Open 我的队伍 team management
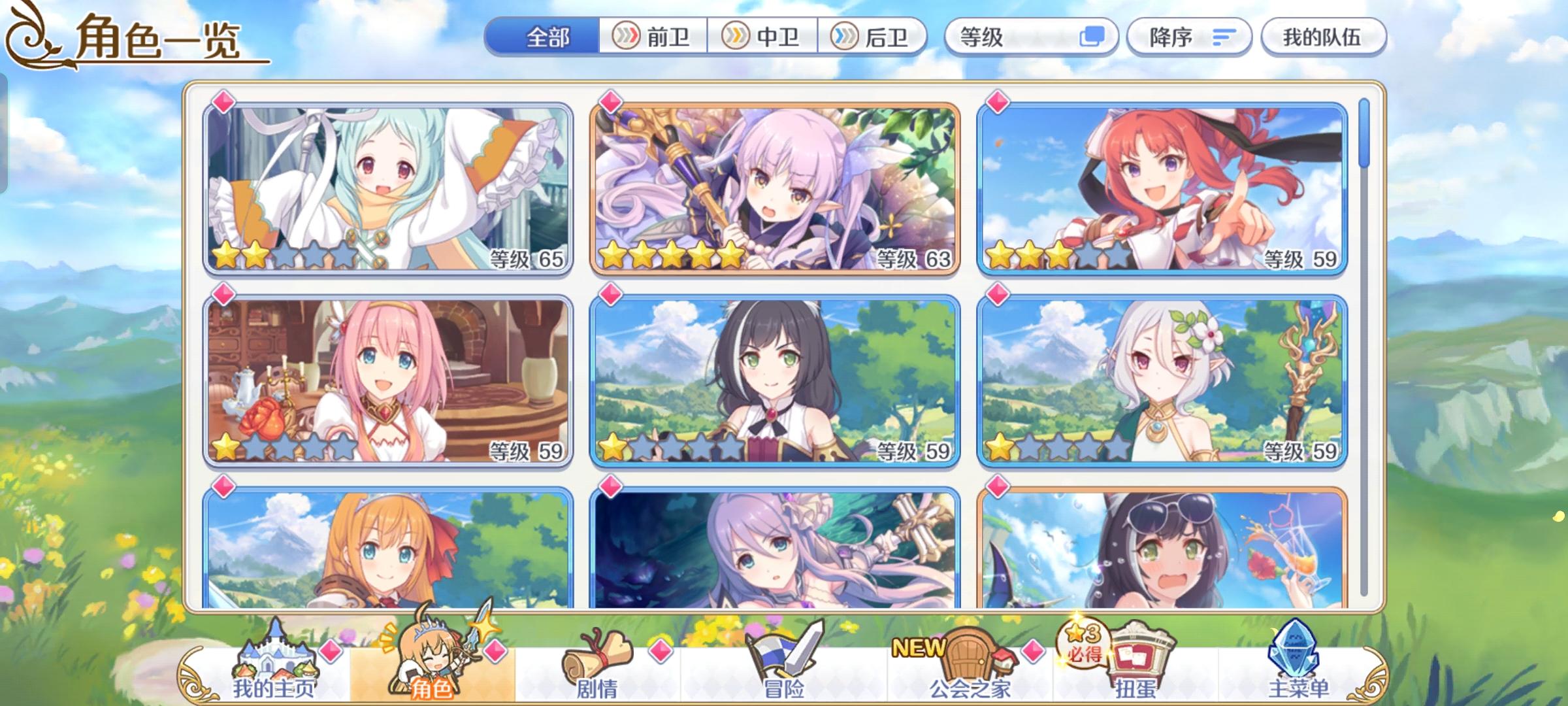Image resolution: width=1568 pixels, height=706 pixels. (x=1323, y=37)
